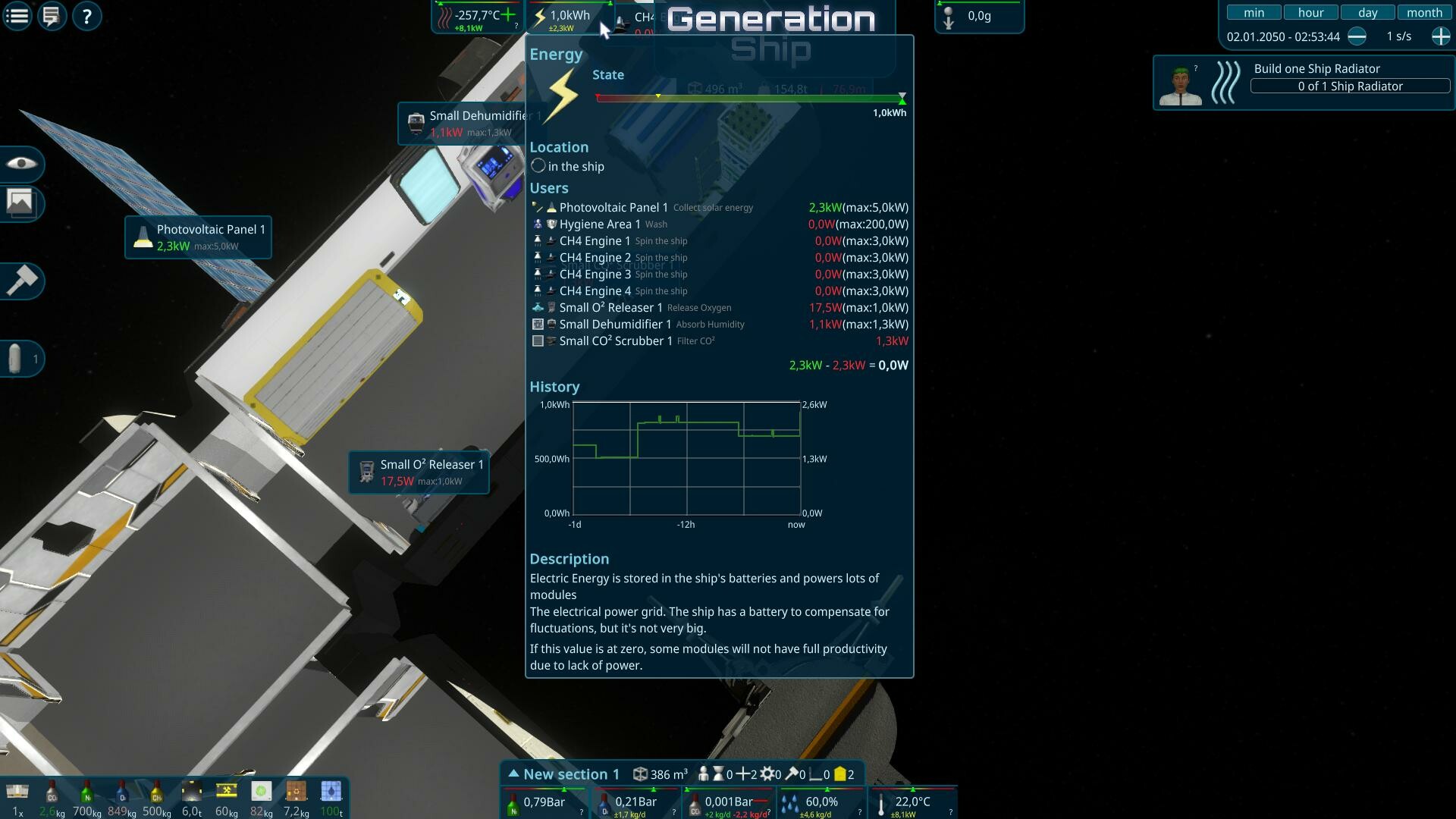Open the view options eye icon
Image resolution: width=1456 pixels, height=819 pixels.
22,165
